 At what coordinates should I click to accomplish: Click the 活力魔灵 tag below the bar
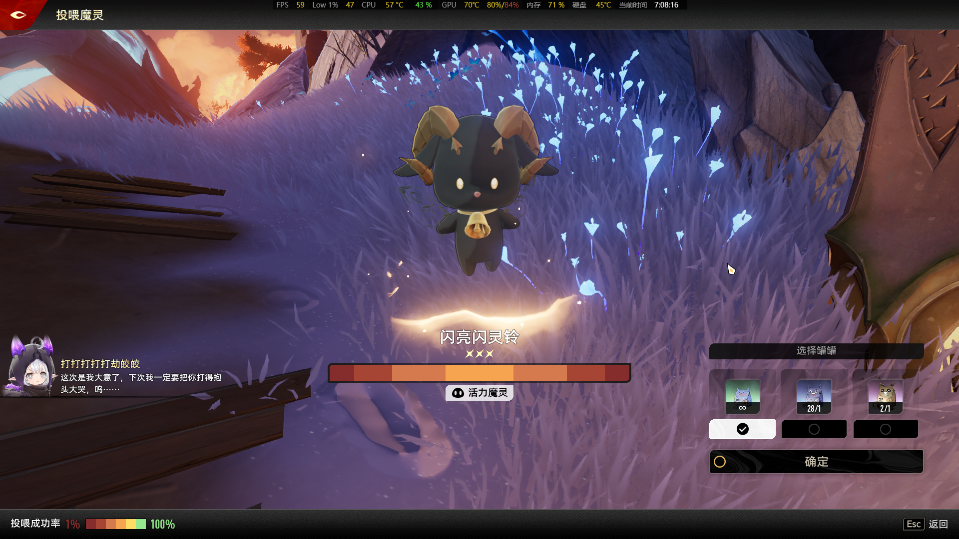coord(480,394)
